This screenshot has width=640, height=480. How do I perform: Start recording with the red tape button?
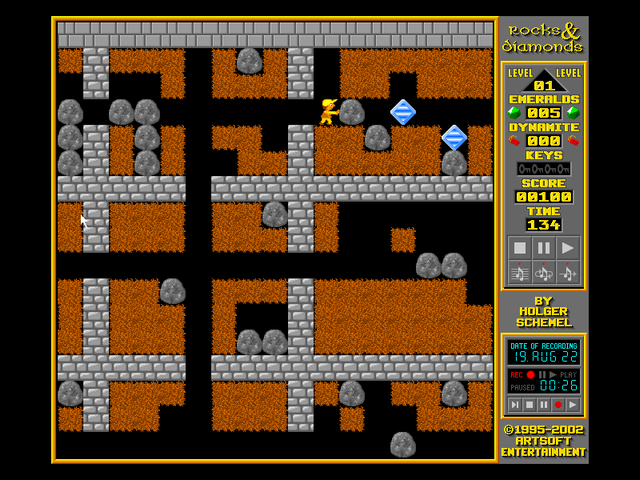pos(558,404)
